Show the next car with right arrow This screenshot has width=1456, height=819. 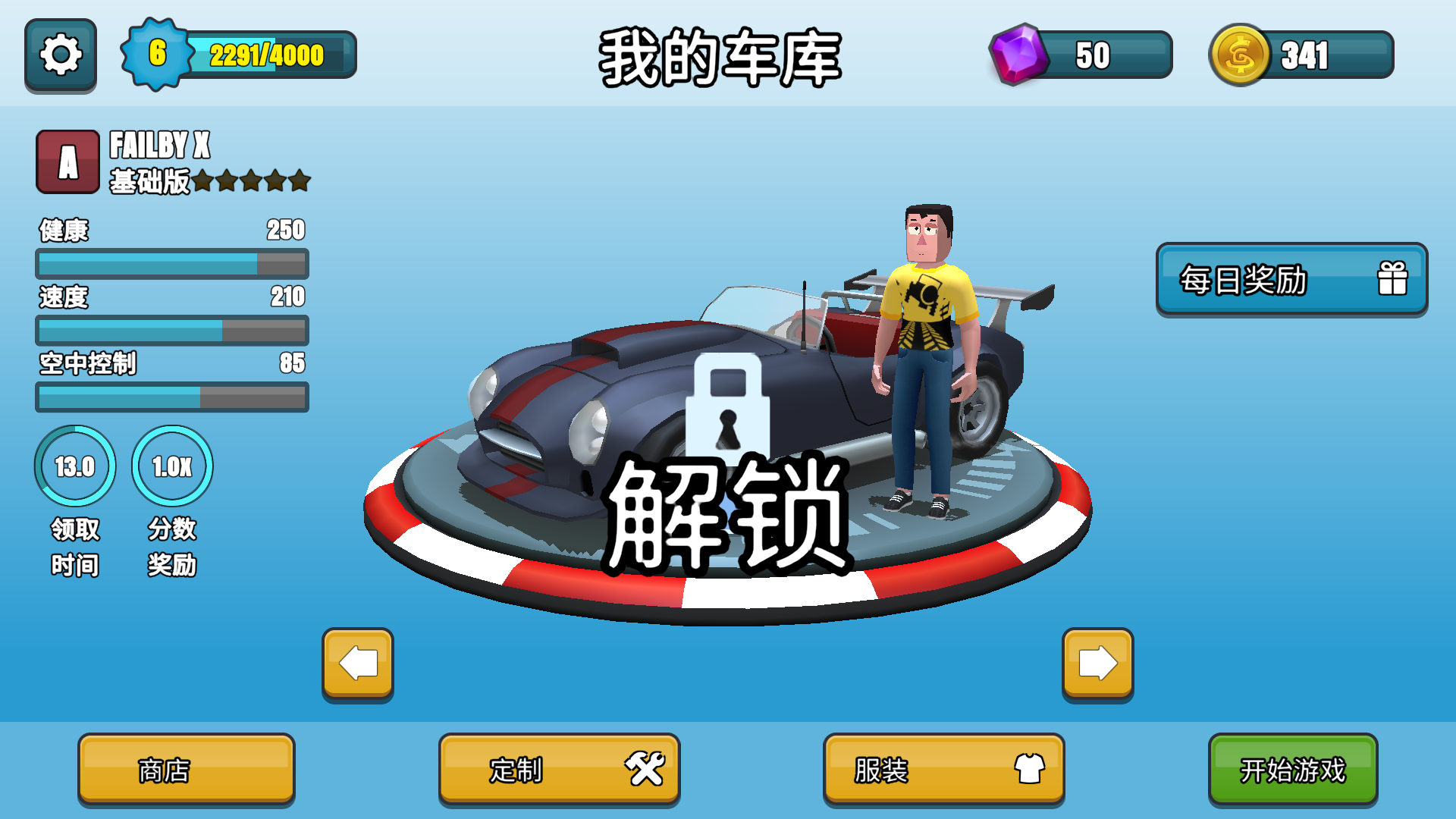pos(1097,664)
